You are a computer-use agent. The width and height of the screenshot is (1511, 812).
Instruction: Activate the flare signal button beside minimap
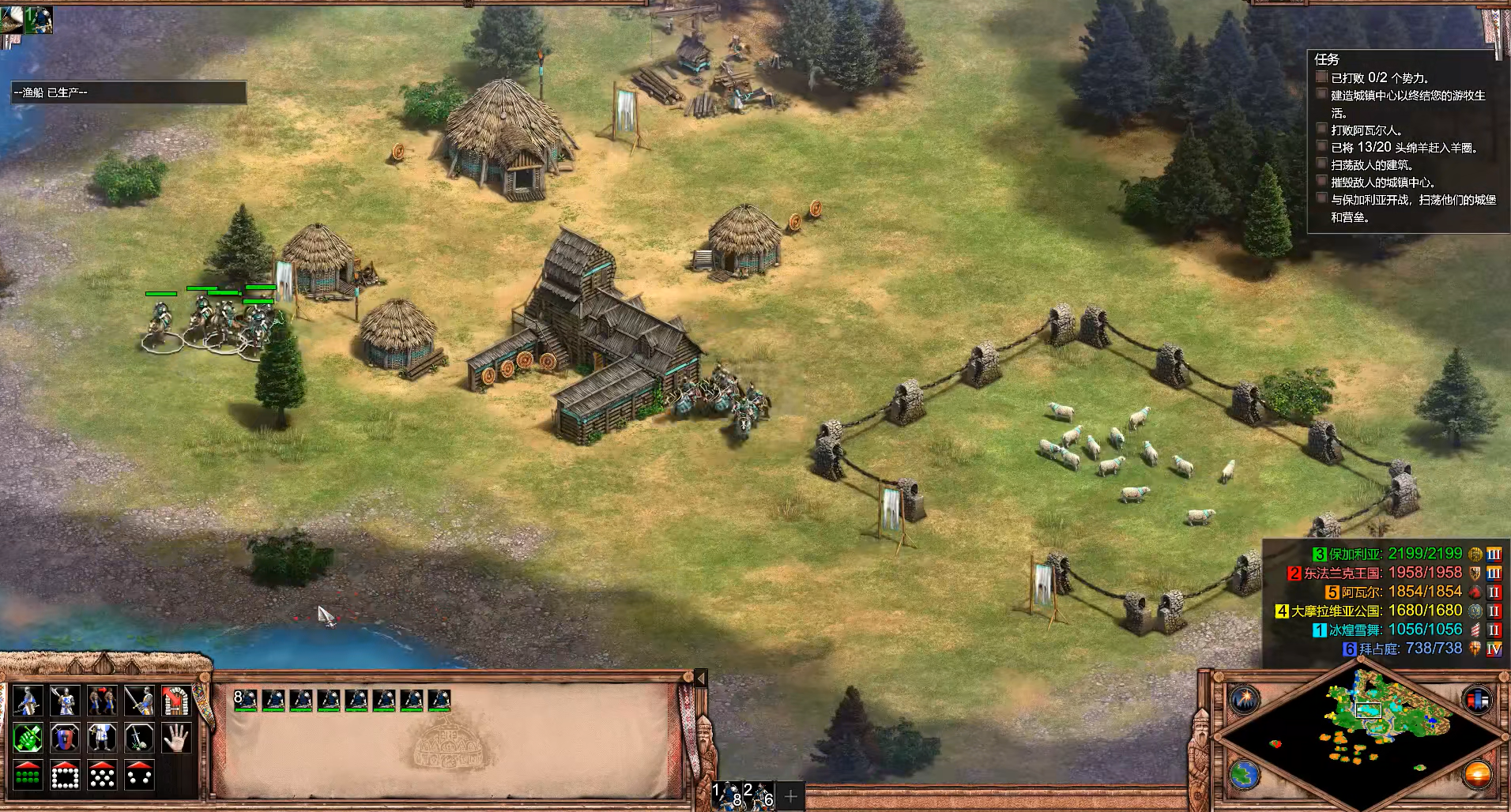point(1244,699)
